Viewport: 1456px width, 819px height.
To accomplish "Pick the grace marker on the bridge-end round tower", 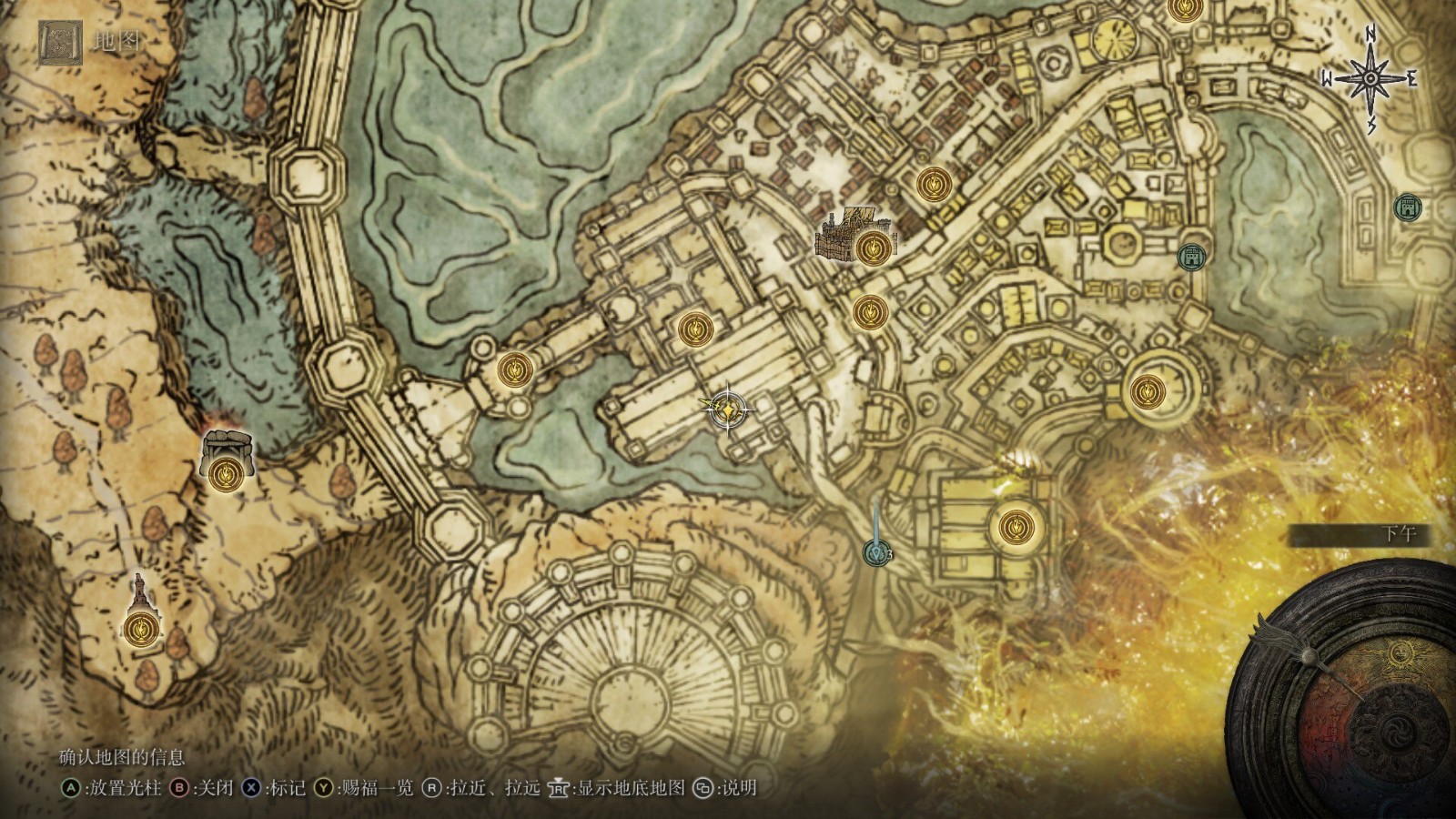I will pyautogui.click(x=516, y=370).
